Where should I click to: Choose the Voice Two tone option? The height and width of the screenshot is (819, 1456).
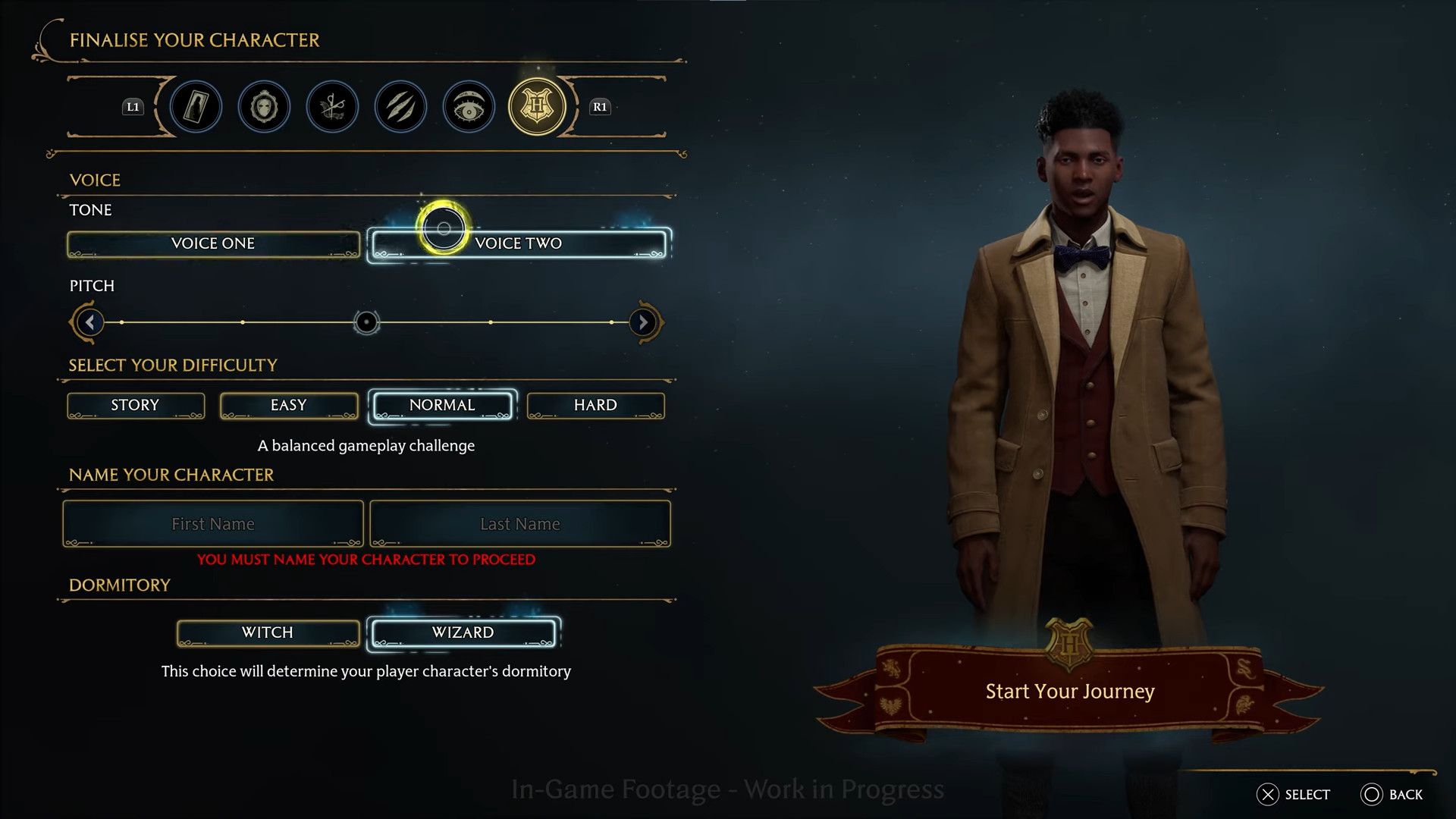(519, 244)
